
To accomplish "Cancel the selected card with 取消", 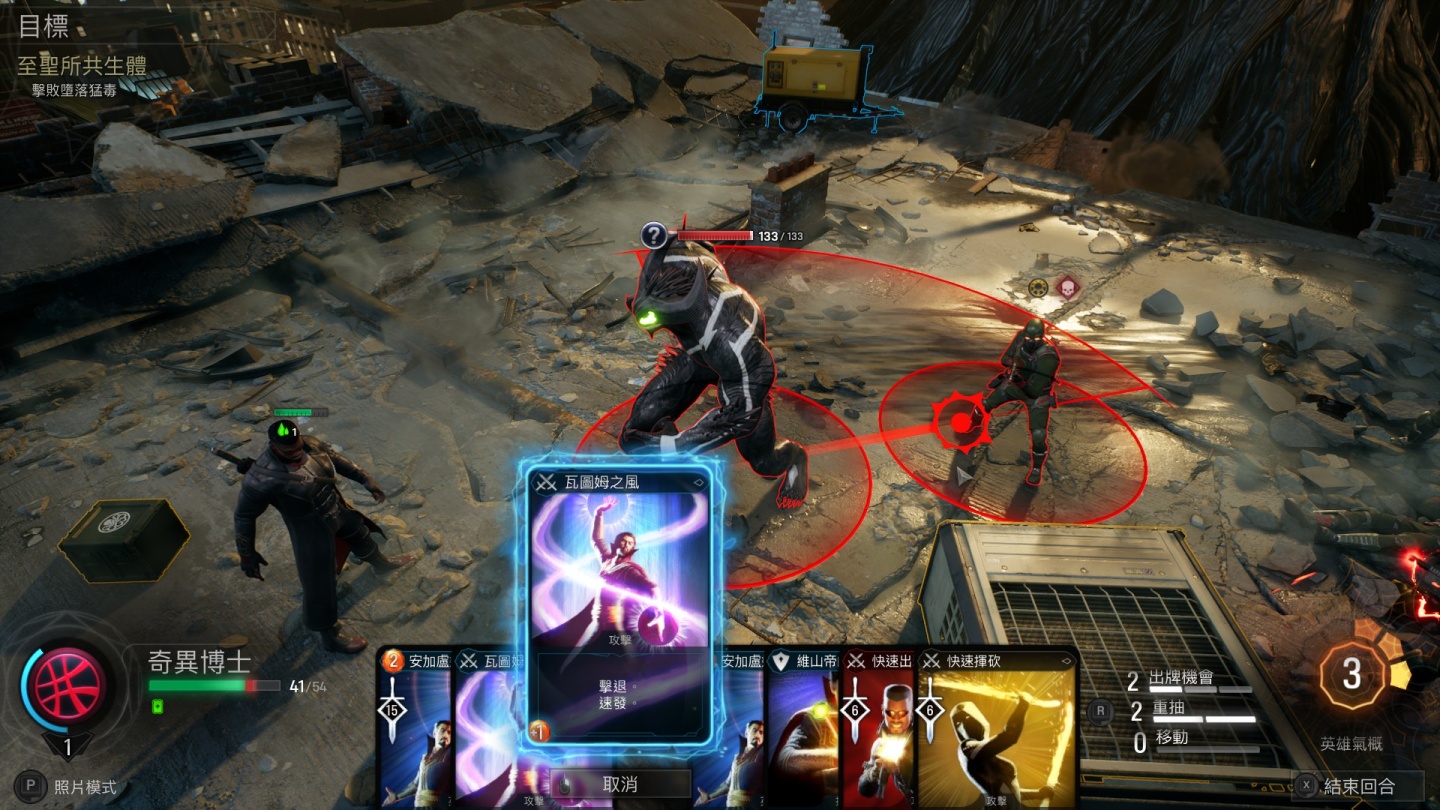I will click(619, 785).
